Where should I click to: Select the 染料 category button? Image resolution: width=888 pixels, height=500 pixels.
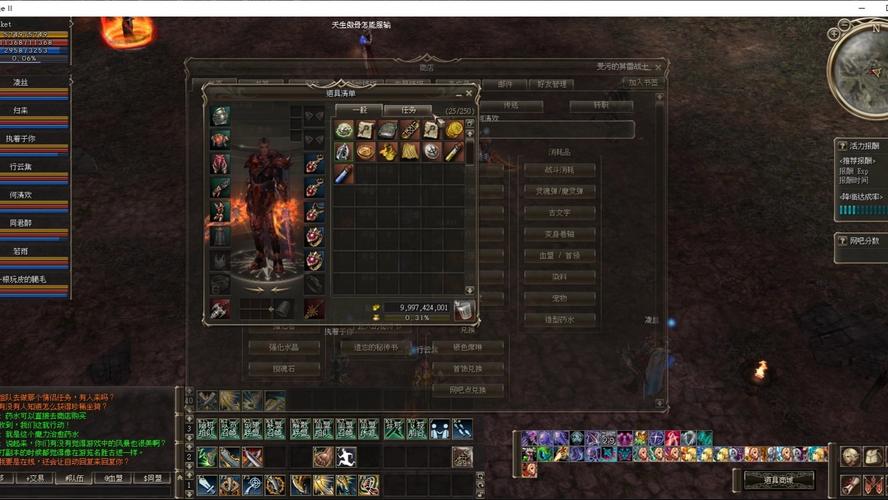pos(559,277)
